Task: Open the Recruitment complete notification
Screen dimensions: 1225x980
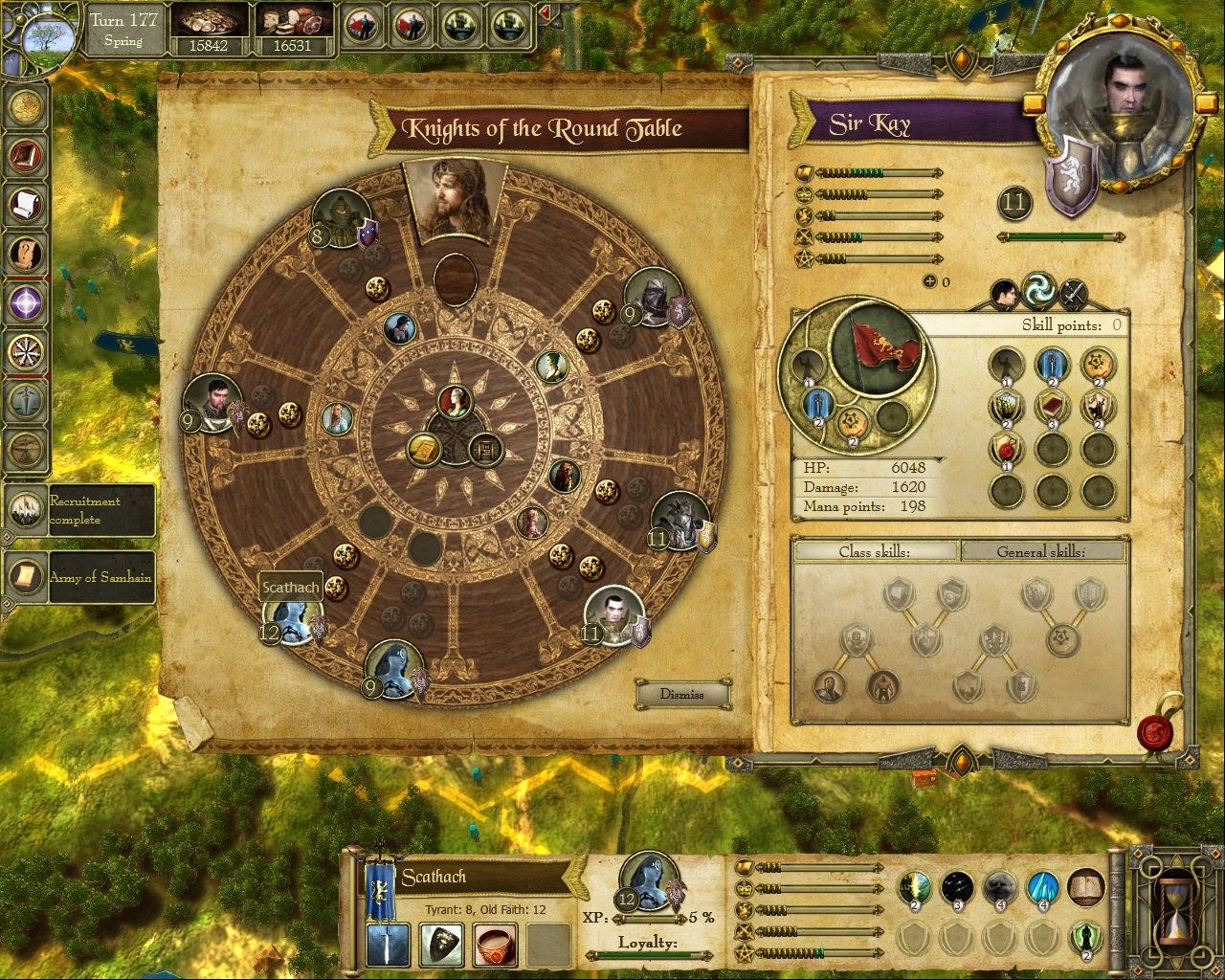Action: (80, 510)
